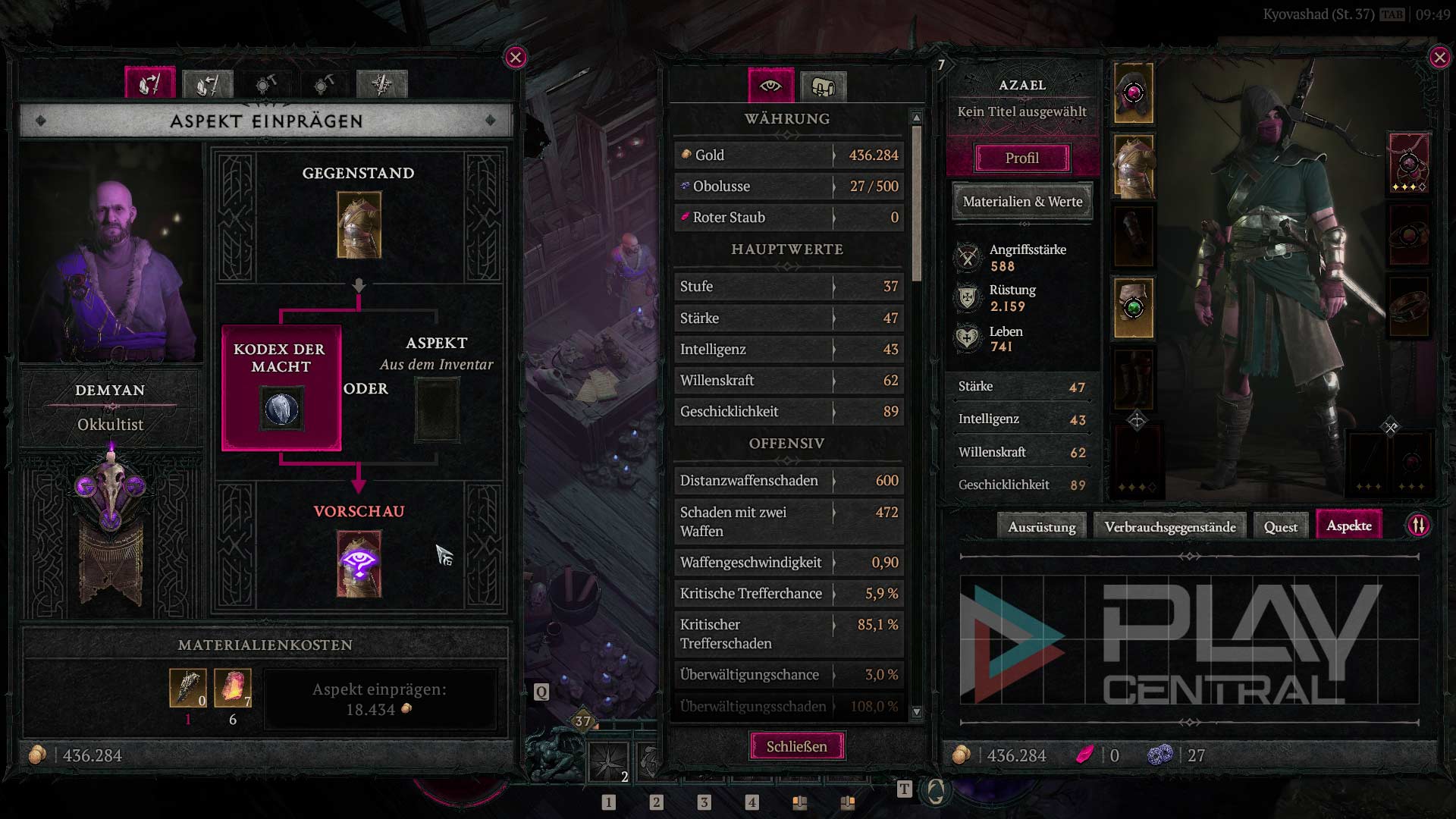This screenshot has height=819, width=1456.
Task: Switch to the Verbrauchsgegenstände tab
Action: tap(1169, 527)
